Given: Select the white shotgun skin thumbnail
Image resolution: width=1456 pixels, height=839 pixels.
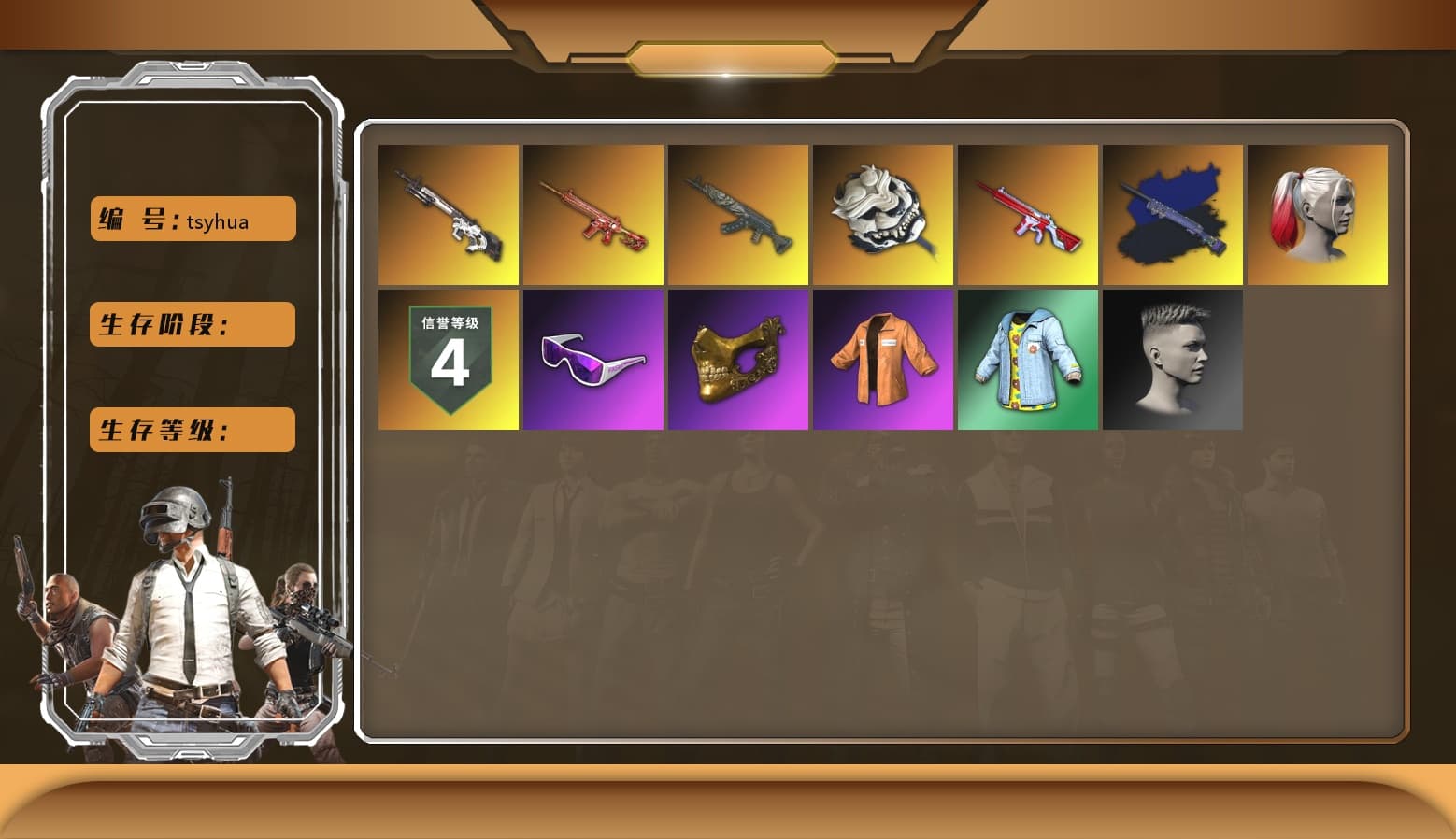Looking at the screenshot, I should pyautogui.click(x=449, y=213).
